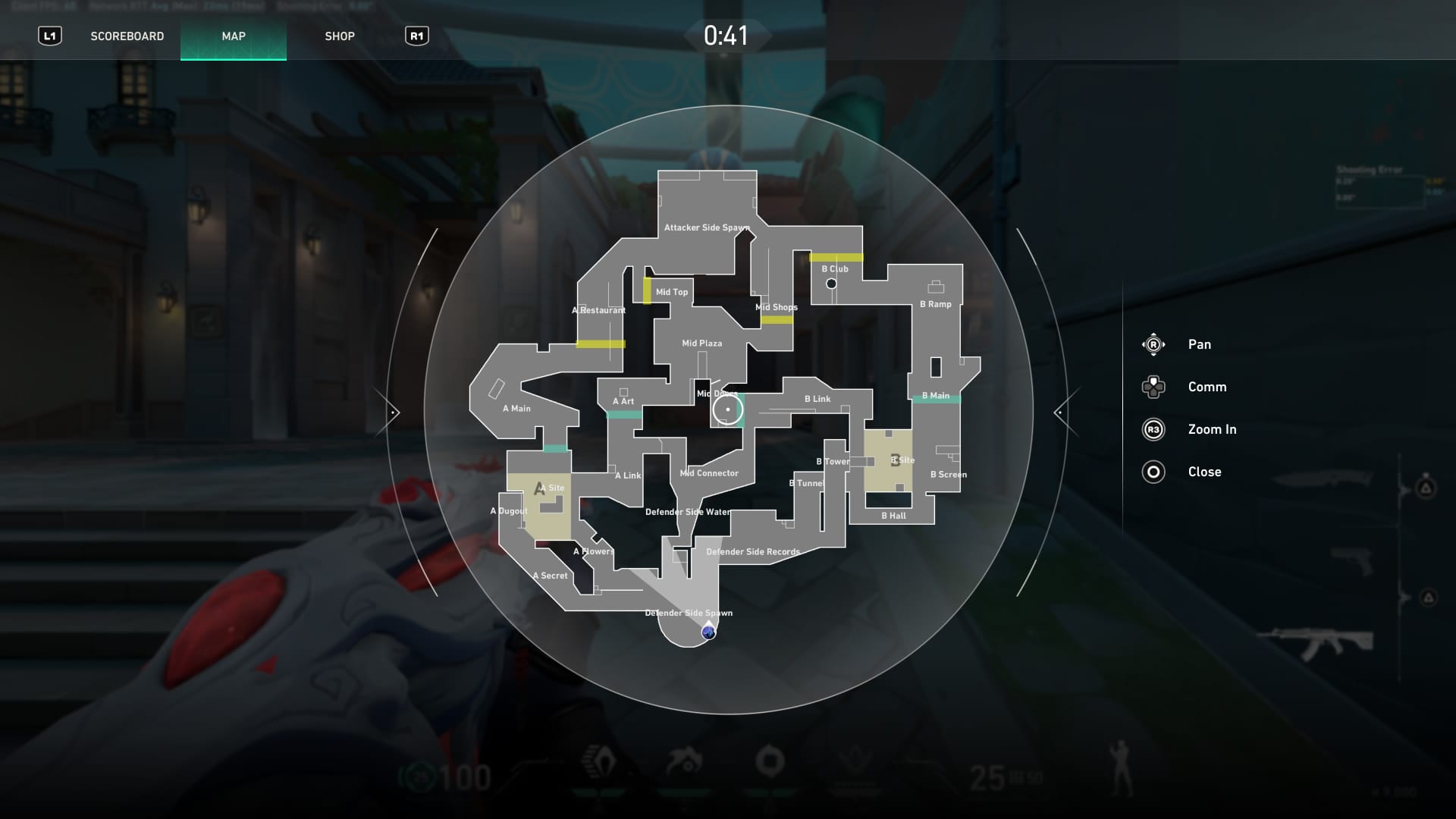Click the R1 shoulder button icon
Image resolution: width=1456 pixels, height=819 pixels.
416,35
